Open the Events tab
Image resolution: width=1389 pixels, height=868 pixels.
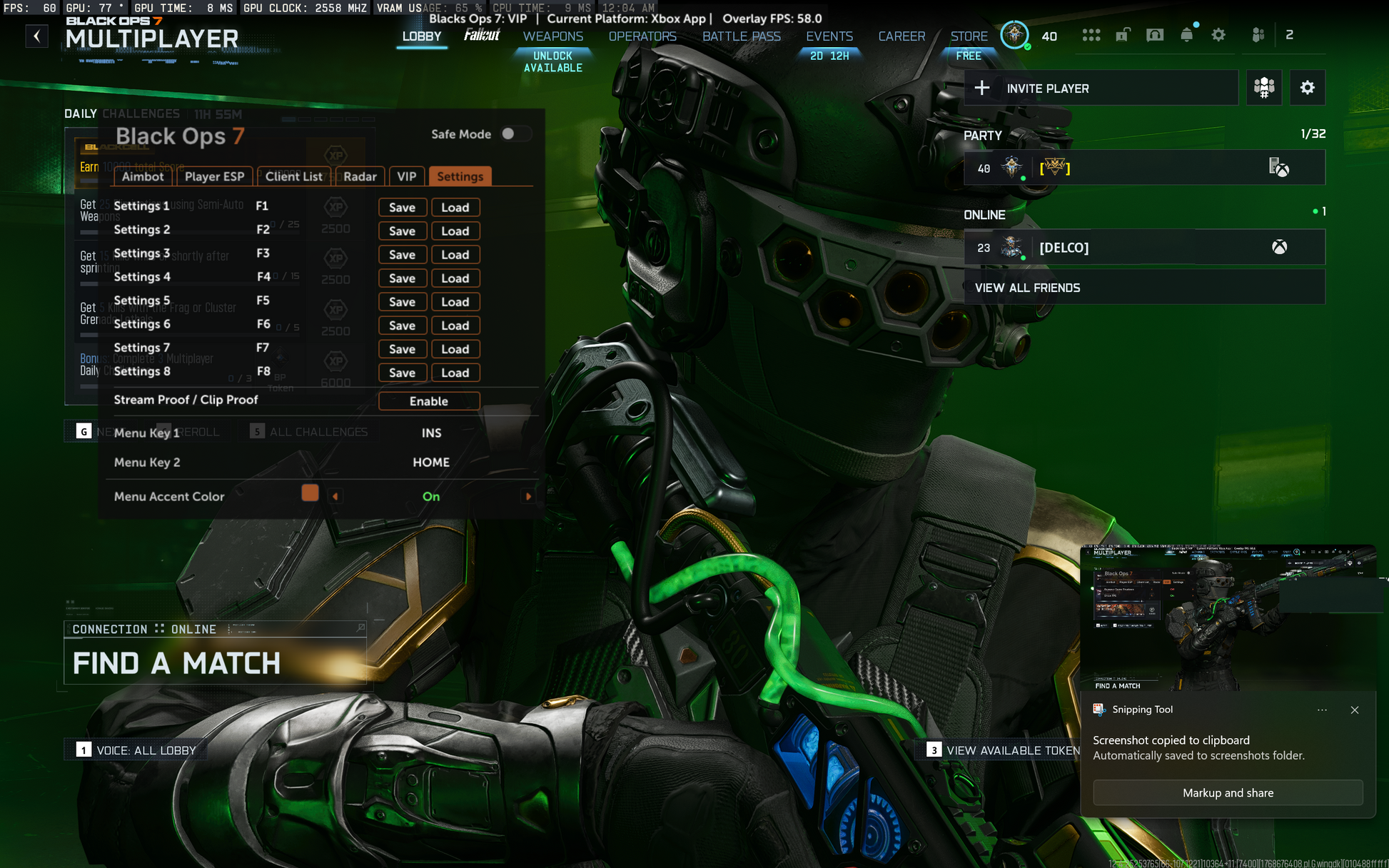tap(829, 36)
